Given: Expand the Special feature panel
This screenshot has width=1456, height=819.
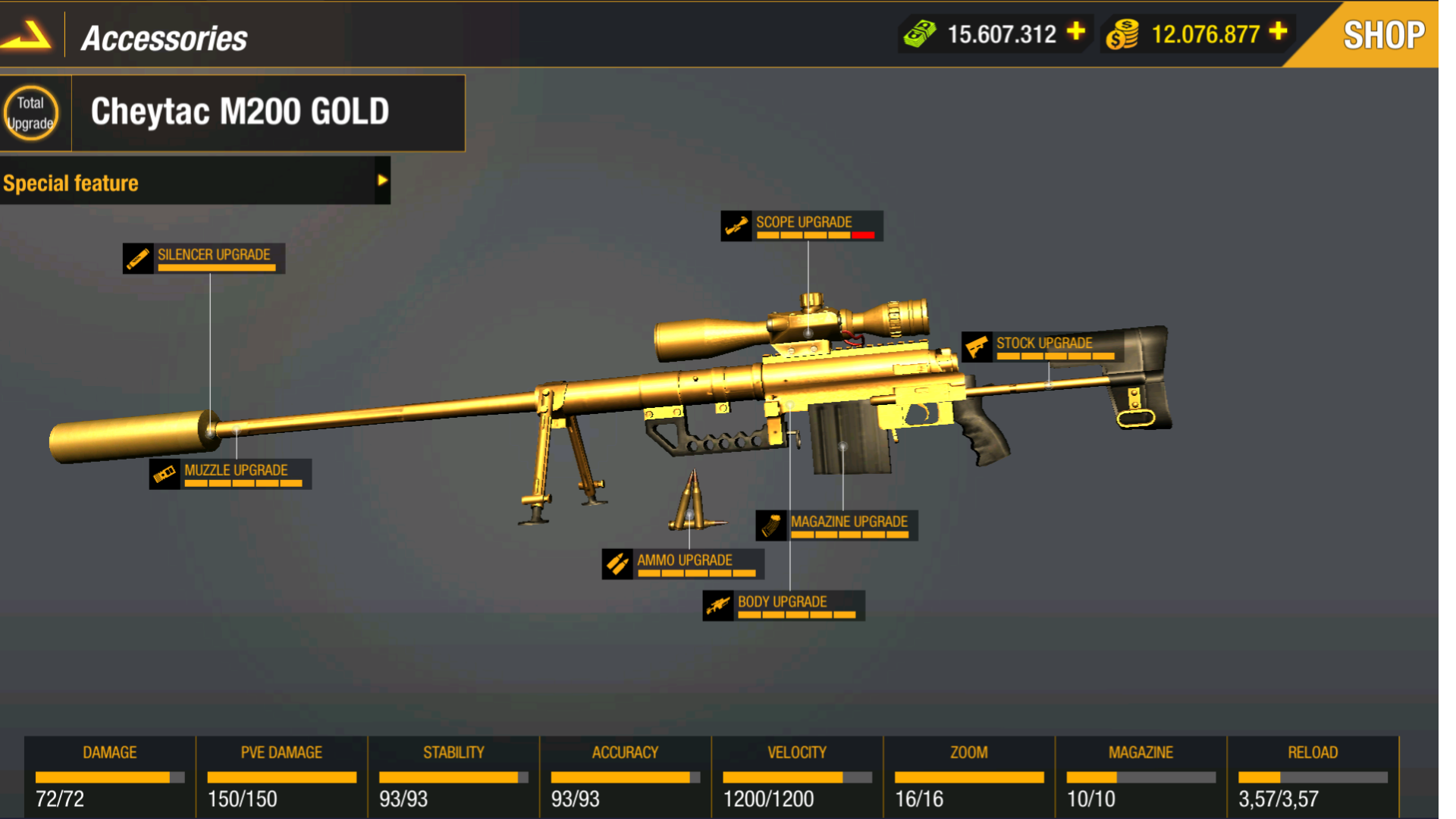Looking at the screenshot, I should point(382,180).
